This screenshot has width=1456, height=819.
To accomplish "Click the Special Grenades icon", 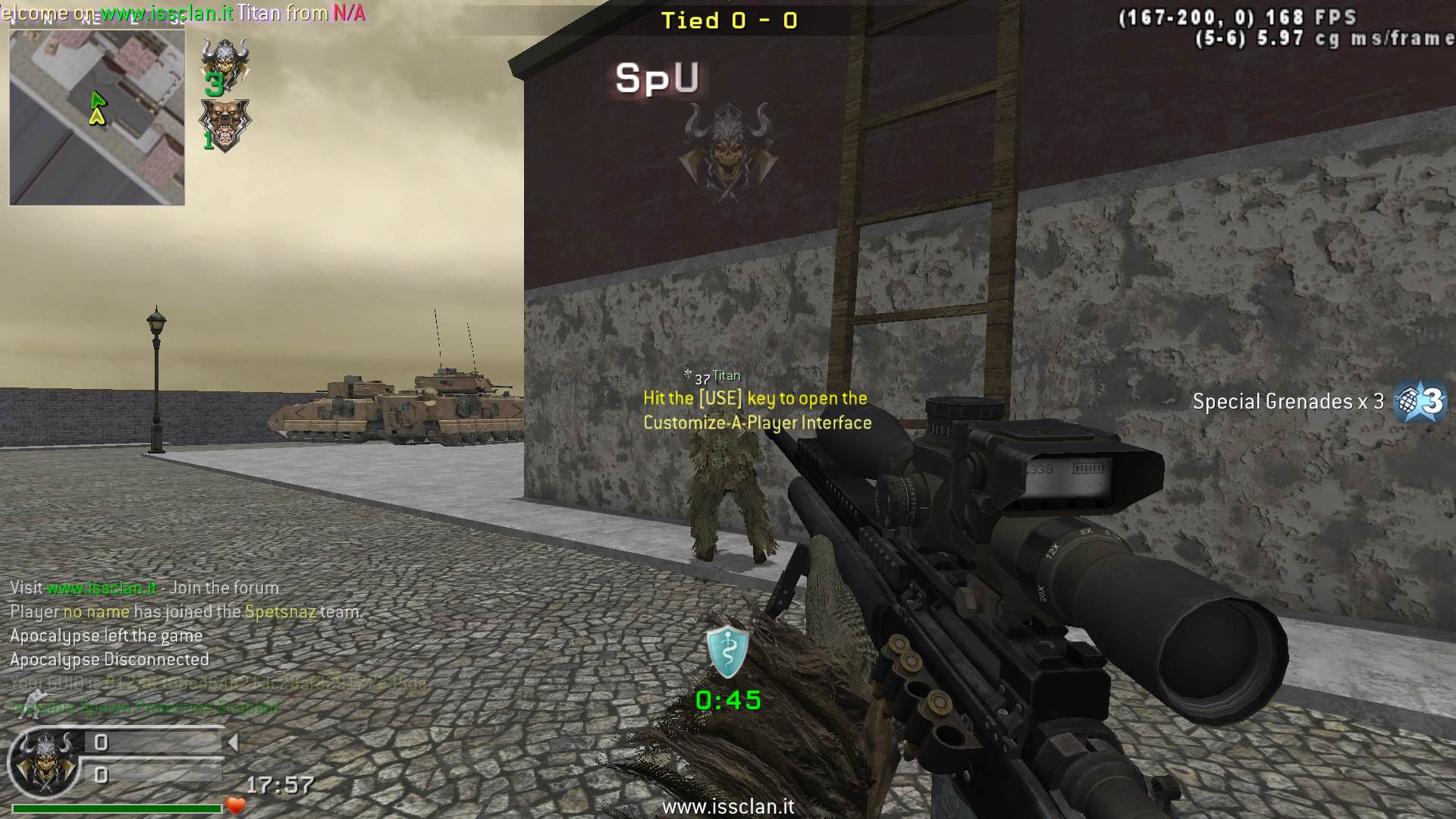I will pyautogui.click(x=1421, y=400).
